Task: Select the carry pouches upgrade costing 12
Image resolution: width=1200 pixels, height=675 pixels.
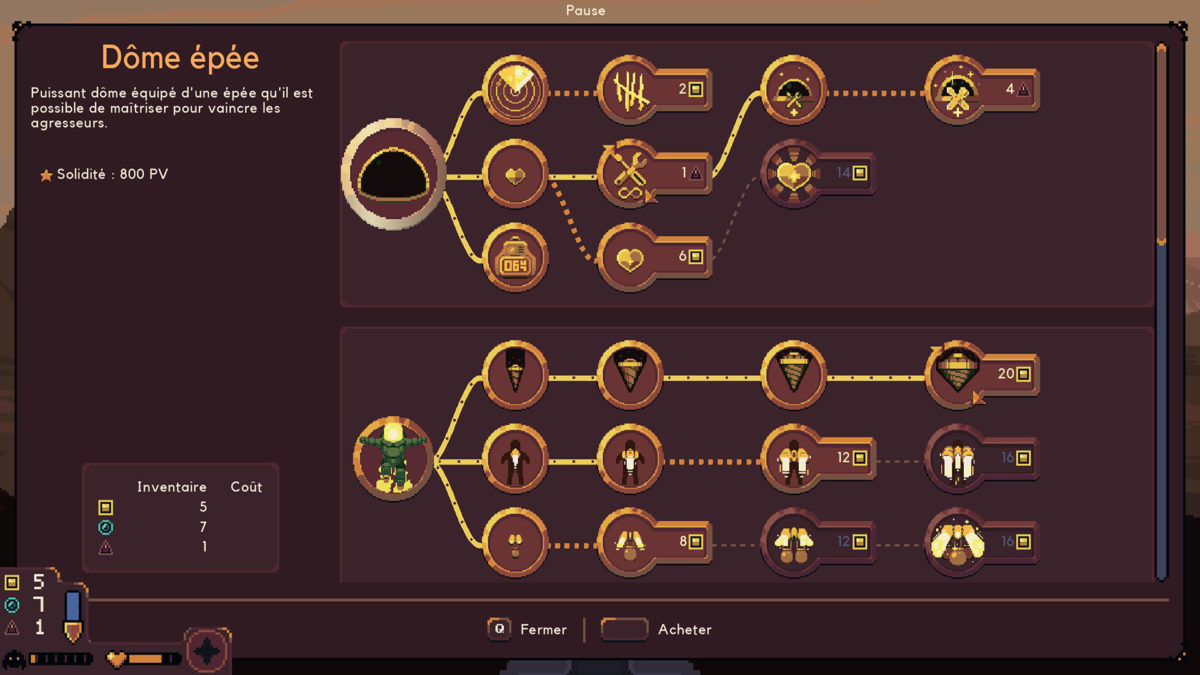Action: click(x=794, y=542)
